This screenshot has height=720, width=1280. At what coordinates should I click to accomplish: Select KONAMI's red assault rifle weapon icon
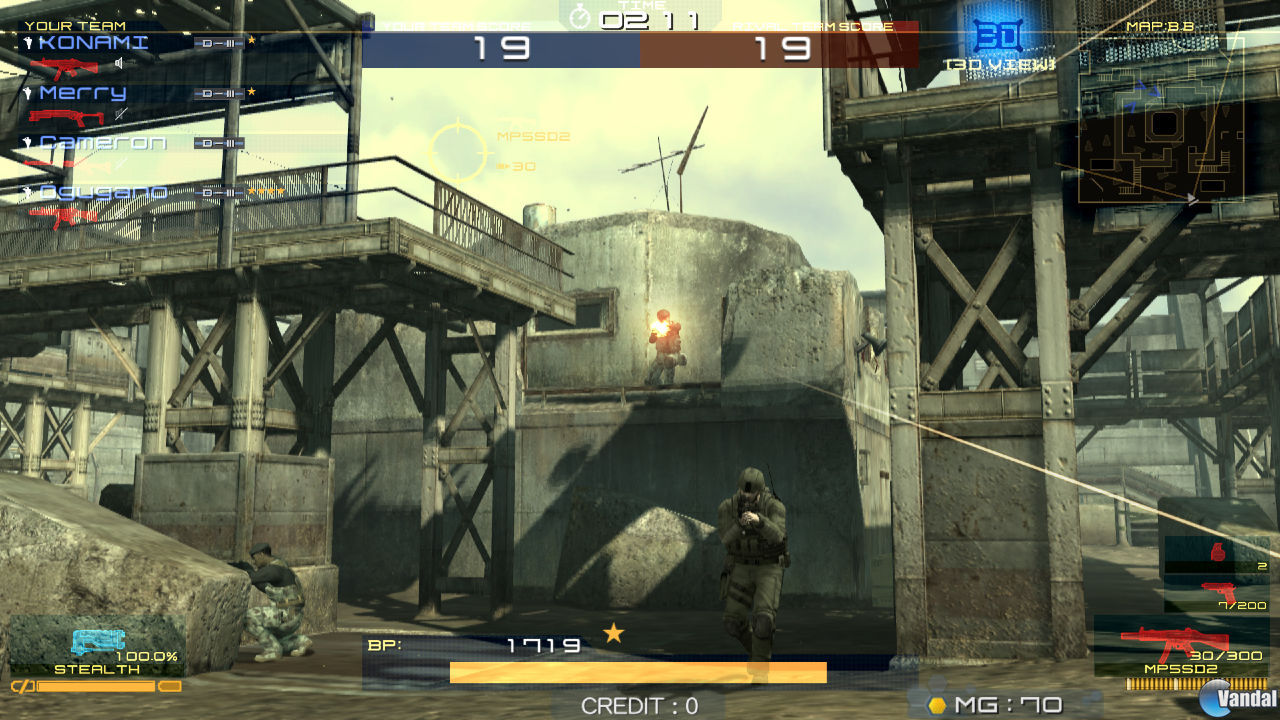(64, 66)
